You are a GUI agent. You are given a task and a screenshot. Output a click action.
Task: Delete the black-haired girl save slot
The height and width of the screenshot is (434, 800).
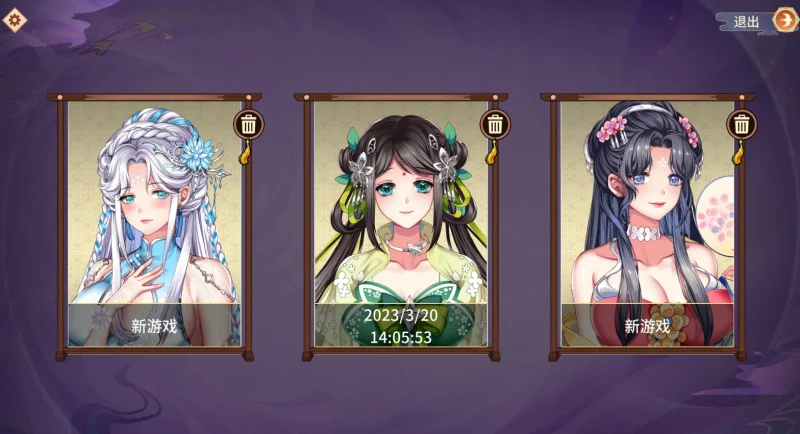(741, 124)
